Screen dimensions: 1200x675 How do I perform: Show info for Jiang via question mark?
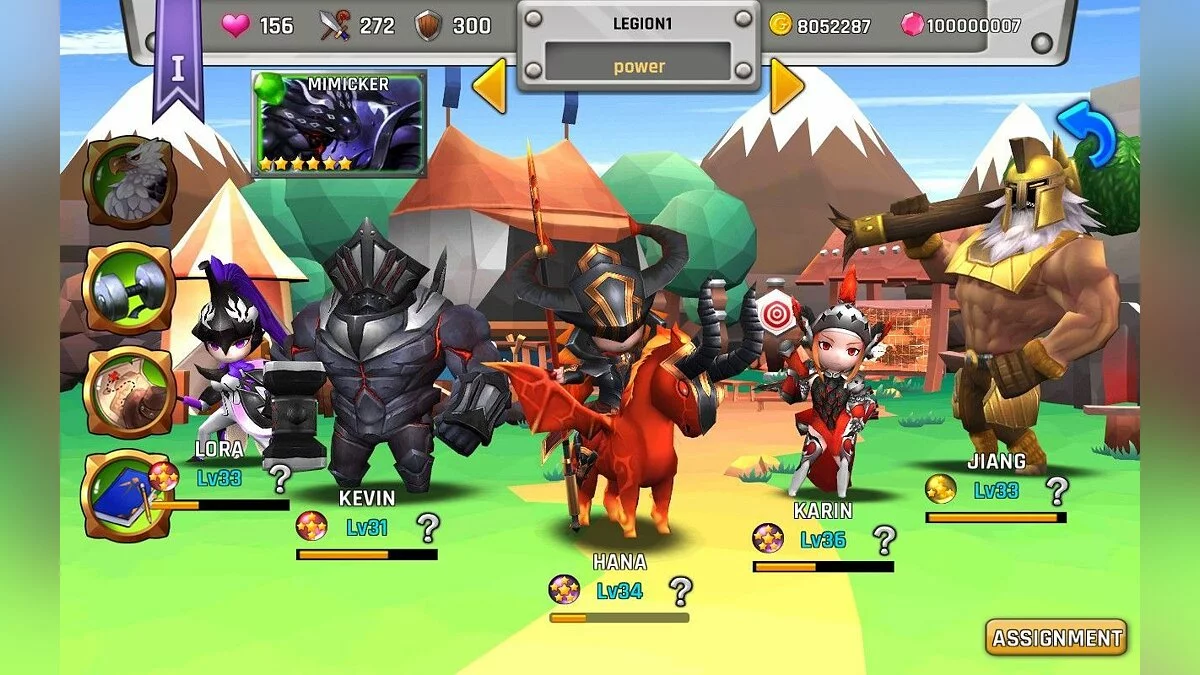(1056, 490)
